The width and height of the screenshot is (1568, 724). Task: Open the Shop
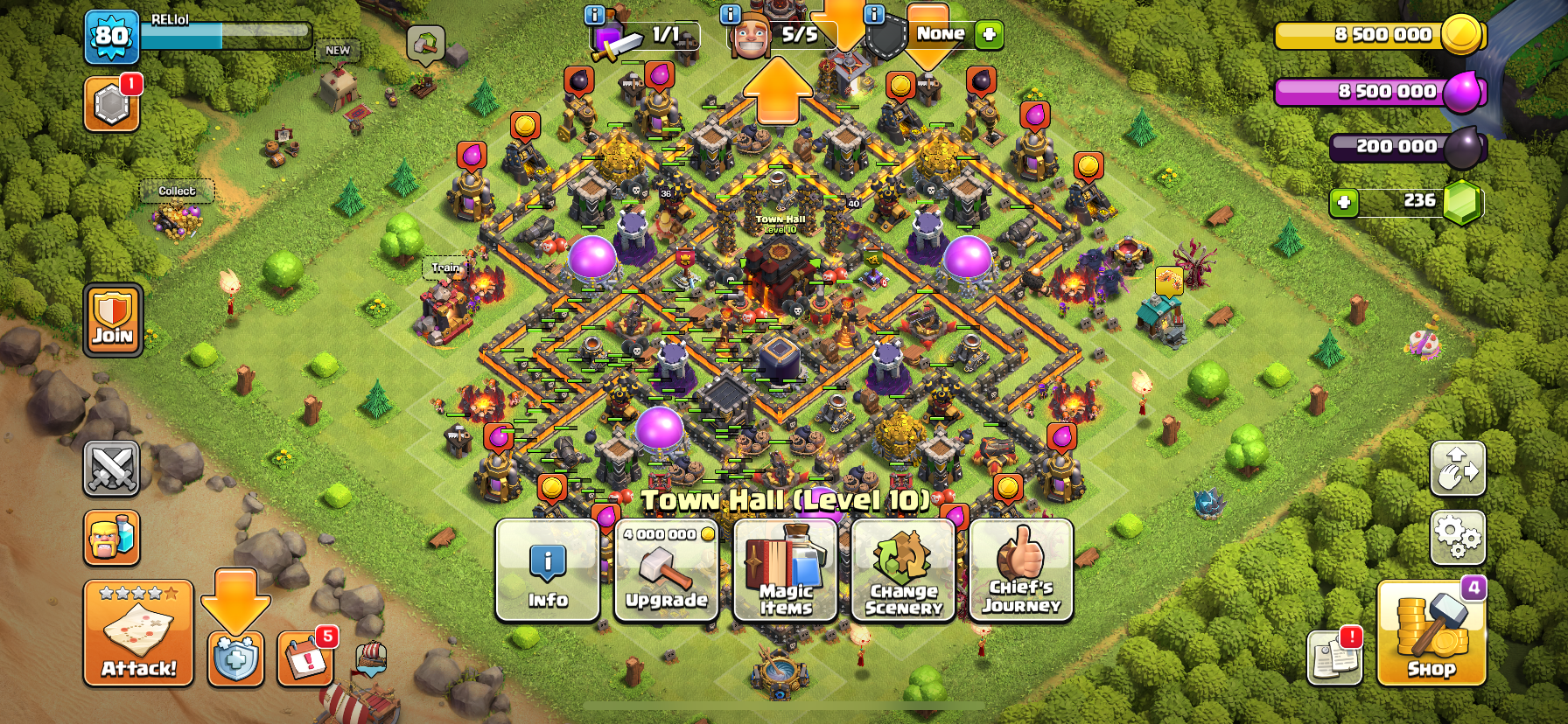click(x=1431, y=633)
